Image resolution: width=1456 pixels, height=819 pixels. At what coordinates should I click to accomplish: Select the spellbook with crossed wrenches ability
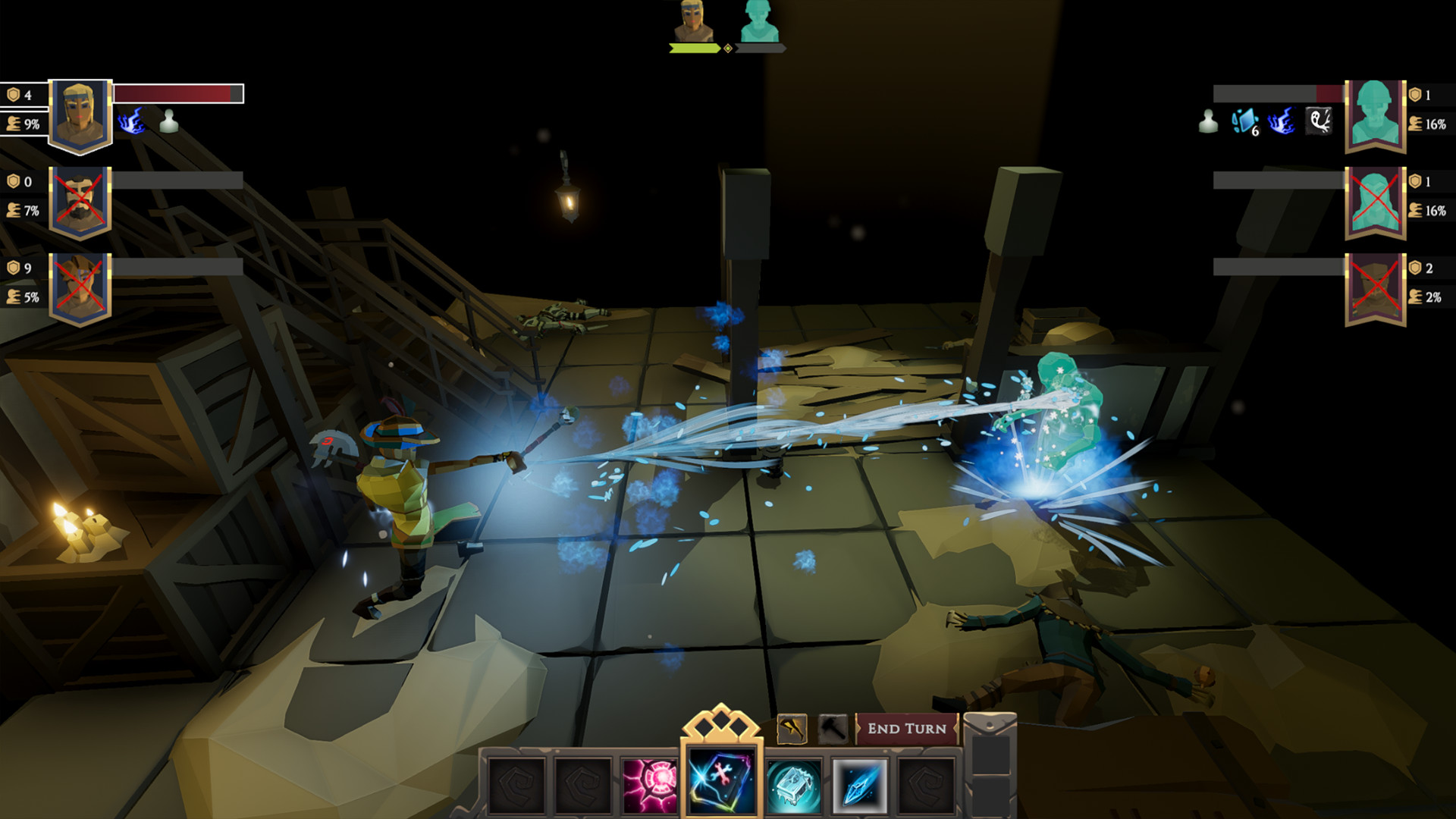pyautogui.click(x=720, y=781)
